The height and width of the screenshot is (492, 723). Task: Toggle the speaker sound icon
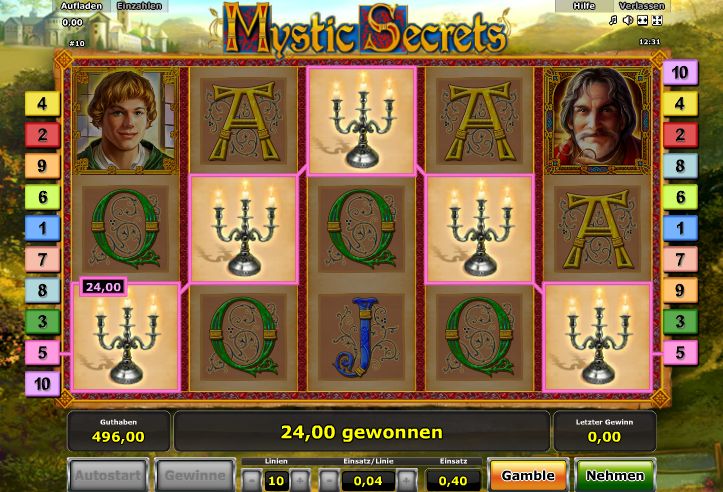coord(628,20)
